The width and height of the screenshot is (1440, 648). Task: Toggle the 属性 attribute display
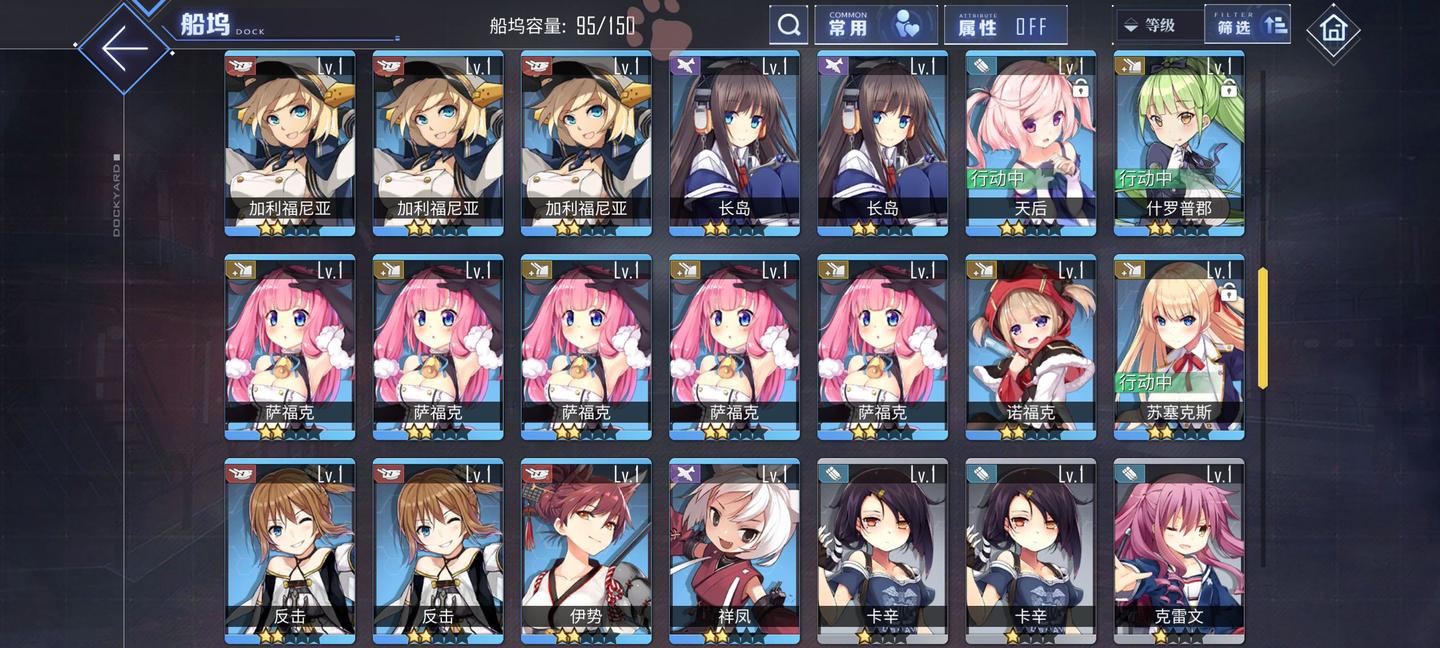pyautogui.click(x=1005, y=25)
